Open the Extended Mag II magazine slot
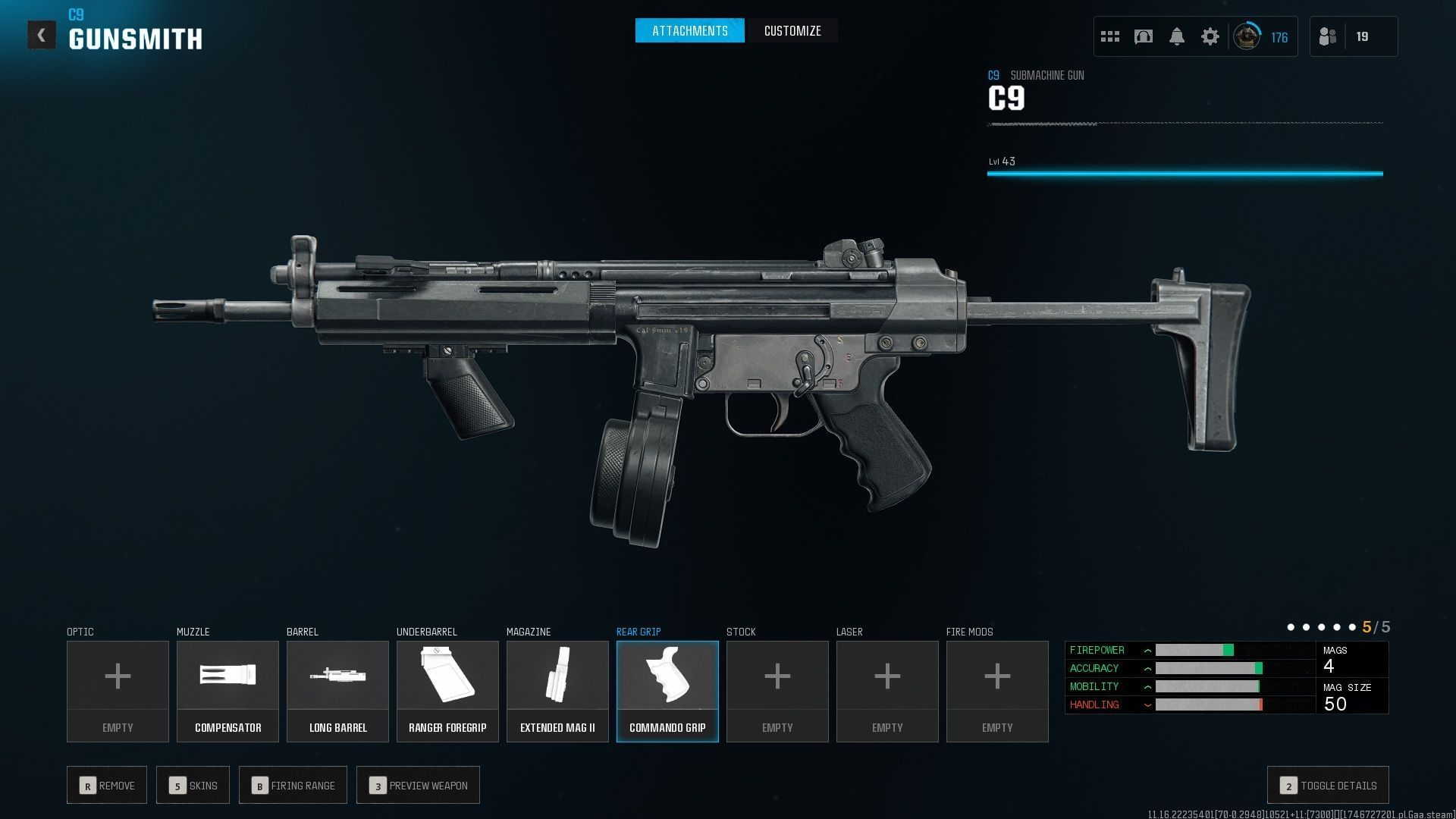The image size is (1456, 819). tap(557, 691)
